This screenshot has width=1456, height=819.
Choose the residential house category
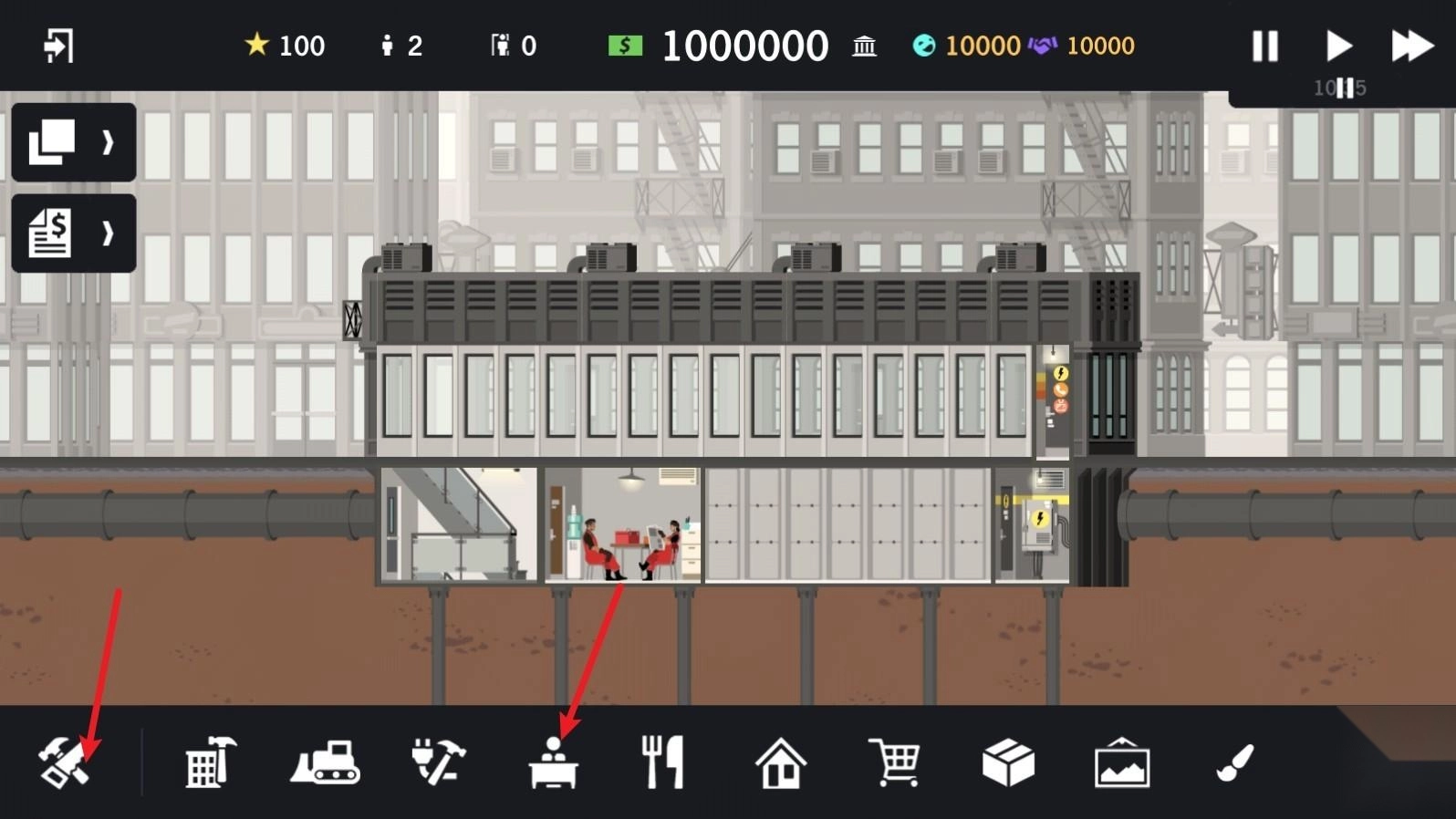pos(781,762)
